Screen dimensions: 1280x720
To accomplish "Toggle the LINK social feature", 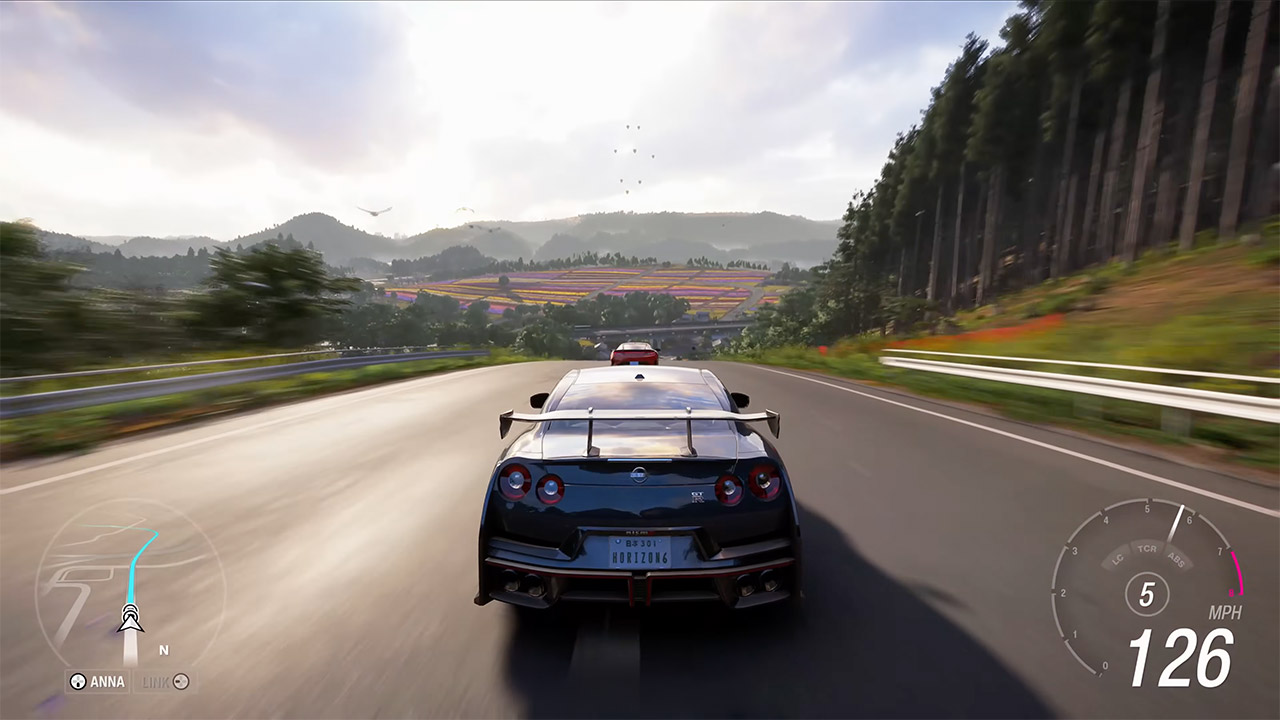I will click(x=180, y=681).
